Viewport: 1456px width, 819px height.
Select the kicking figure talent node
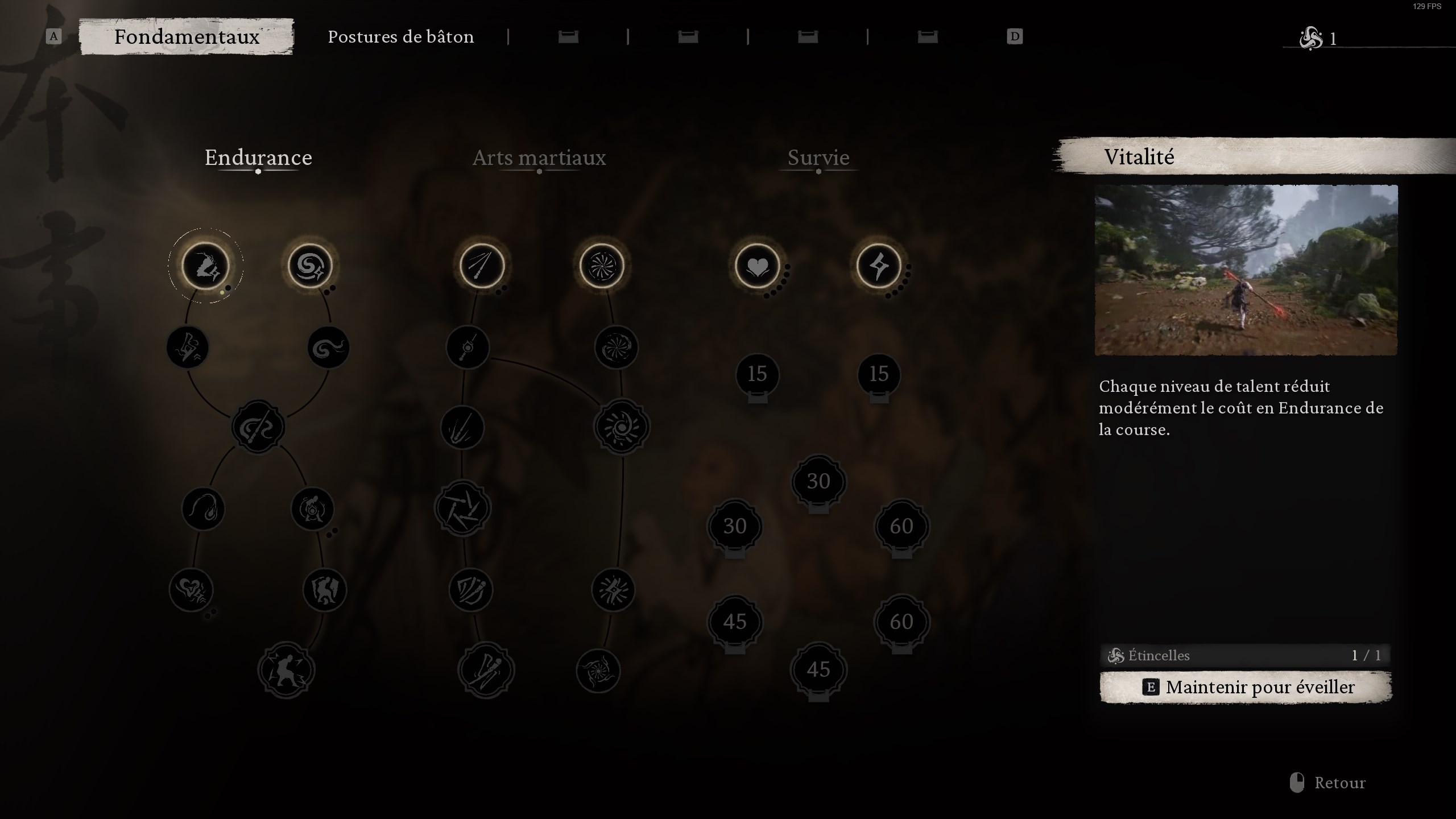coord(286,671)
